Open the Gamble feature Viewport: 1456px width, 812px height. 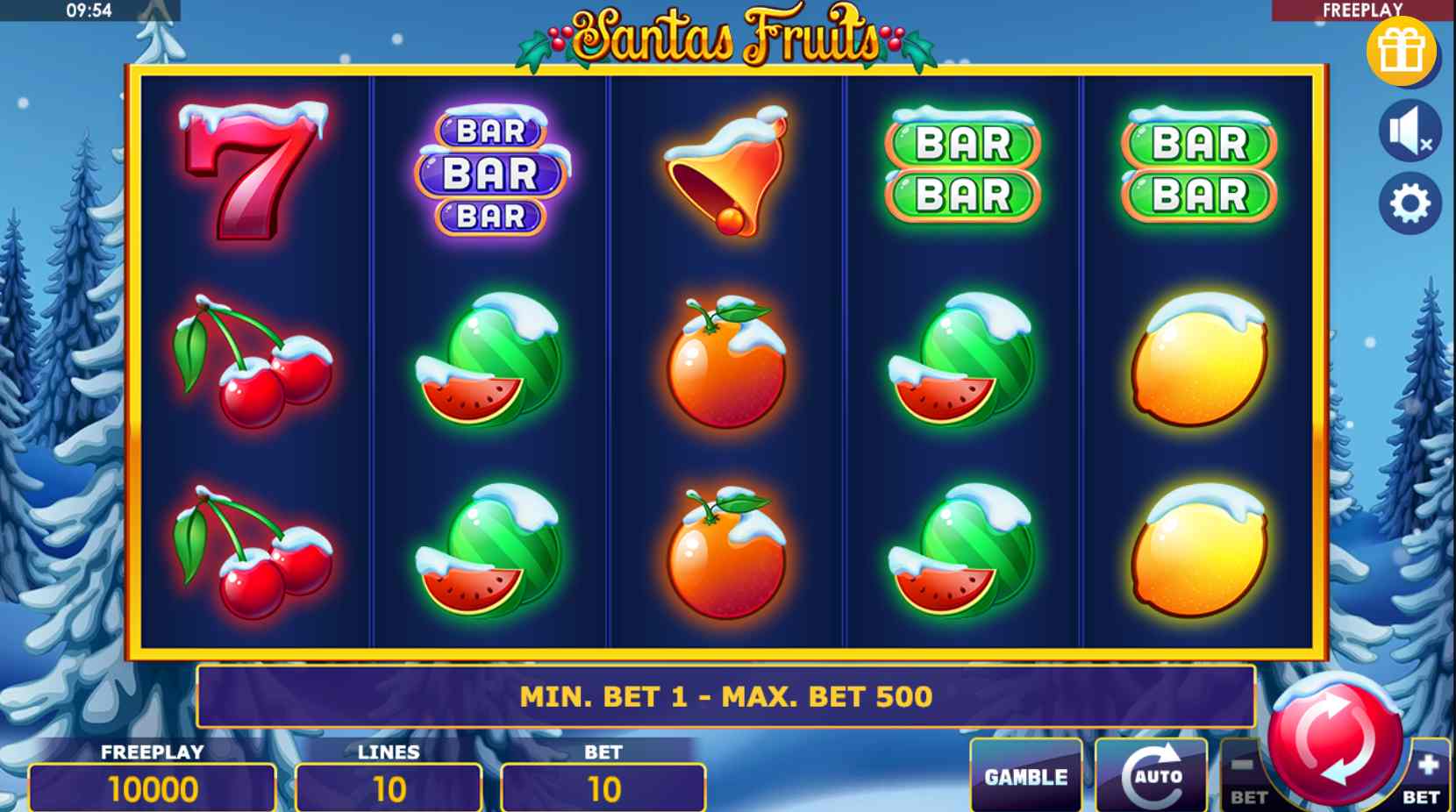(1025, 776)
